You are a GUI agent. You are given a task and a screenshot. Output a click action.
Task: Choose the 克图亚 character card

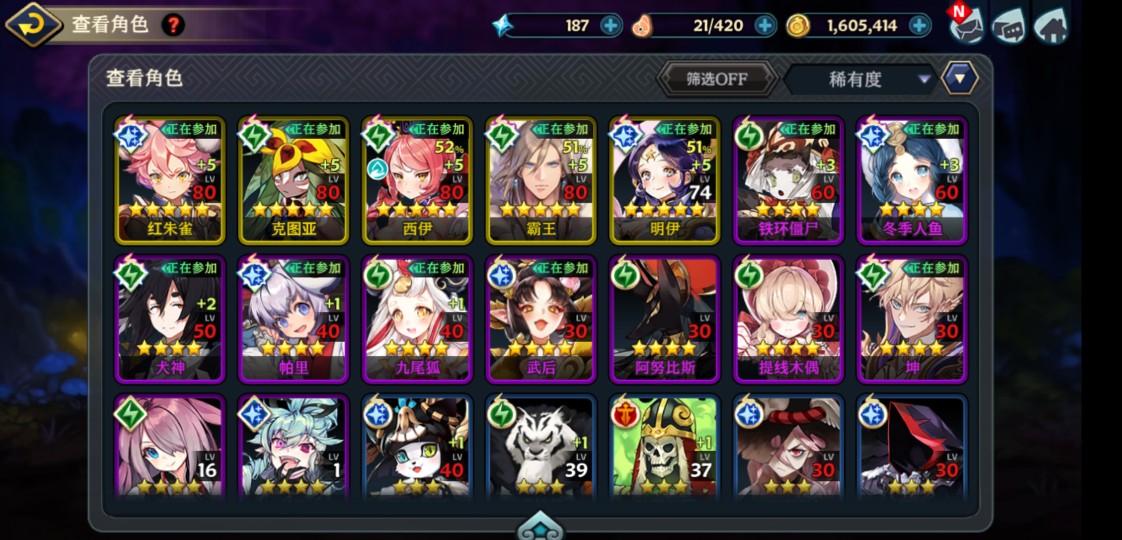(294, 181)
